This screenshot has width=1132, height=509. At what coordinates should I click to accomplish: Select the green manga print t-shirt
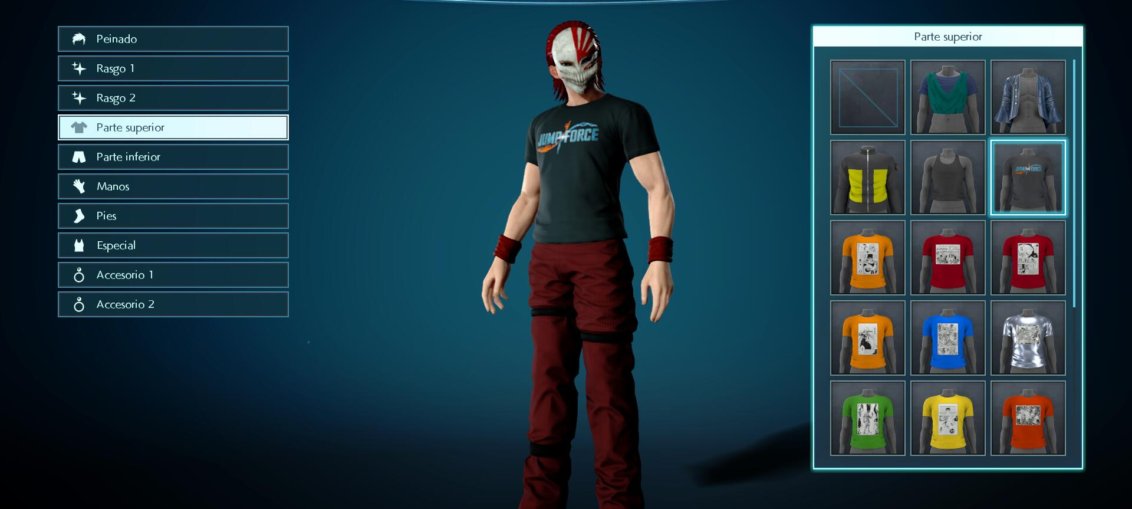click(867, 417)
